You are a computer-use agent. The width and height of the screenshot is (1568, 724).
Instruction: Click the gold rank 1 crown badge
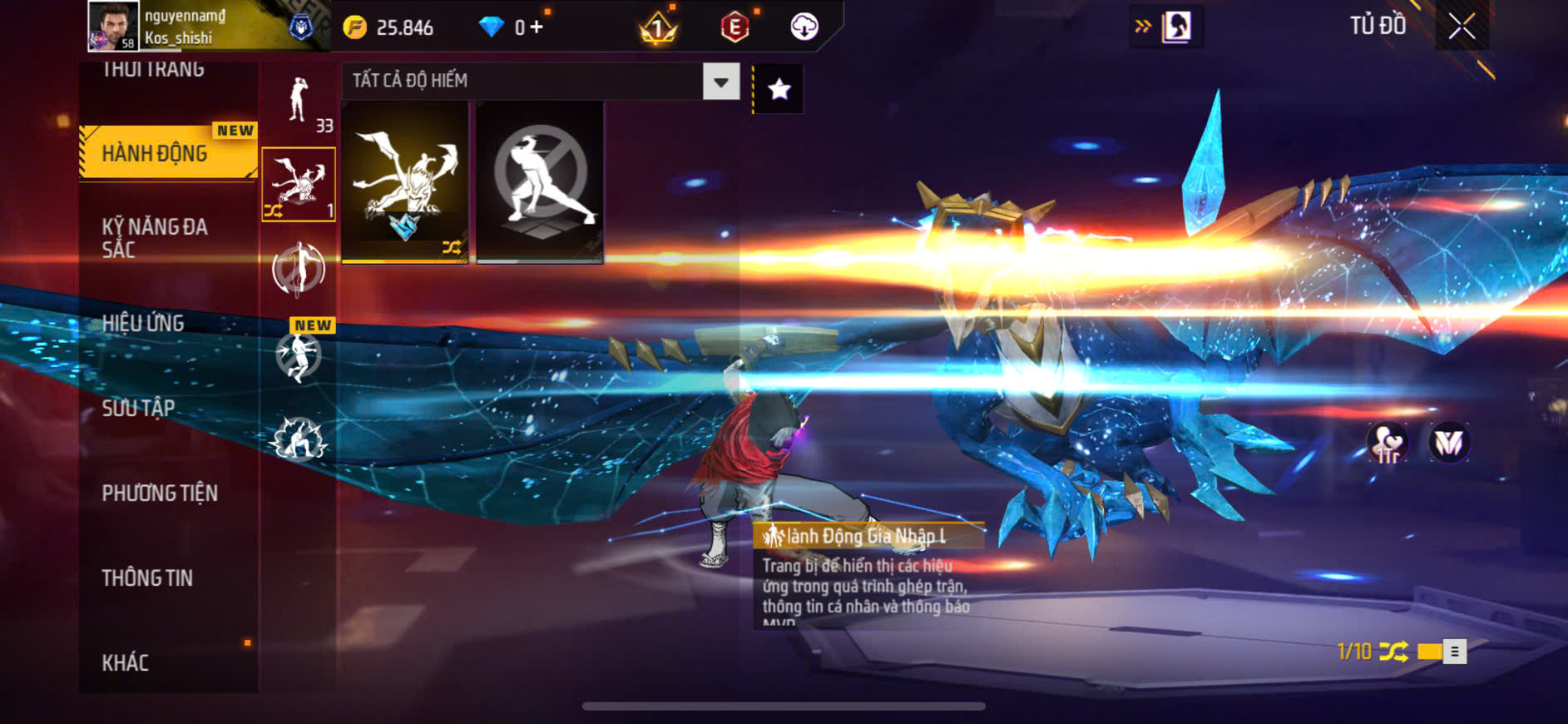coord(658,29)
